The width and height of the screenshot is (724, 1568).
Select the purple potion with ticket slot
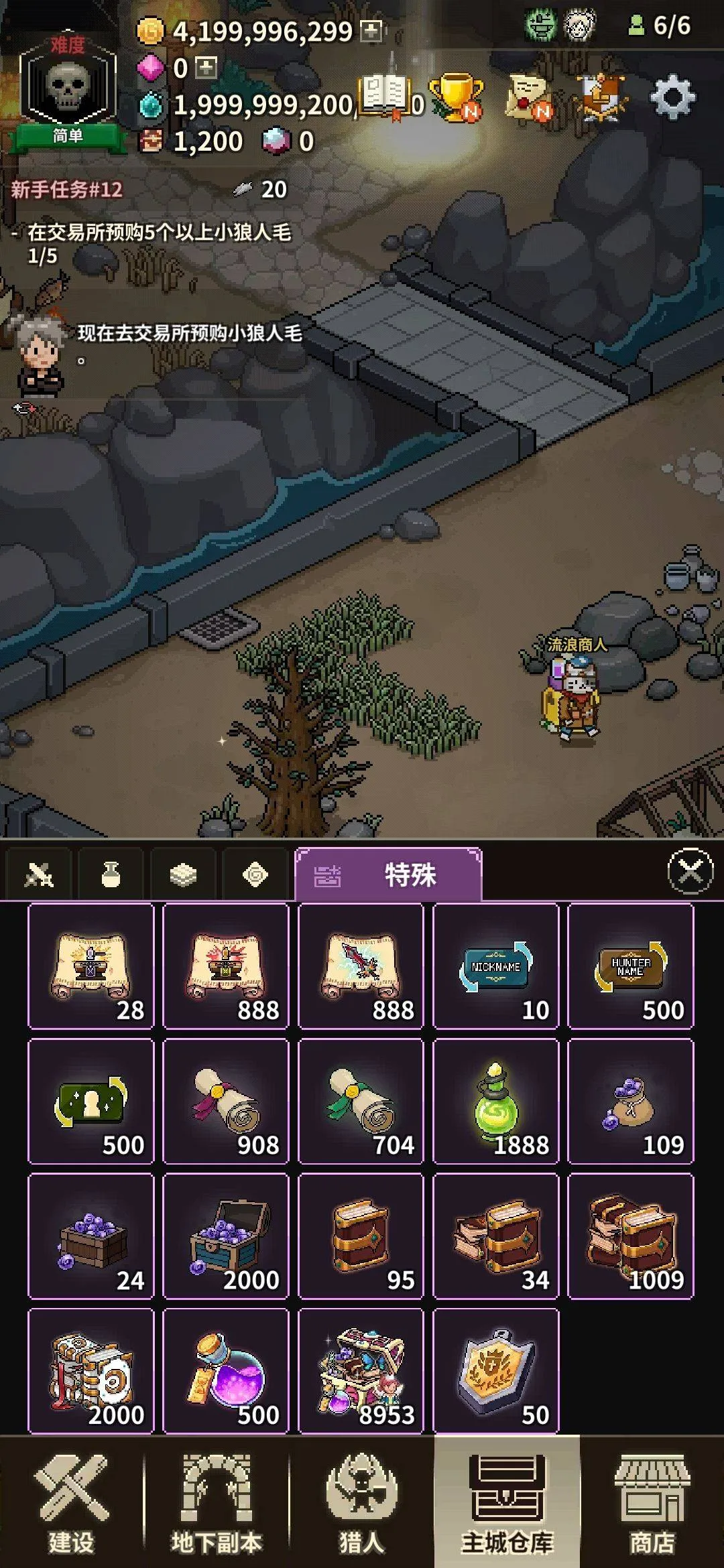pos(226,1371)
